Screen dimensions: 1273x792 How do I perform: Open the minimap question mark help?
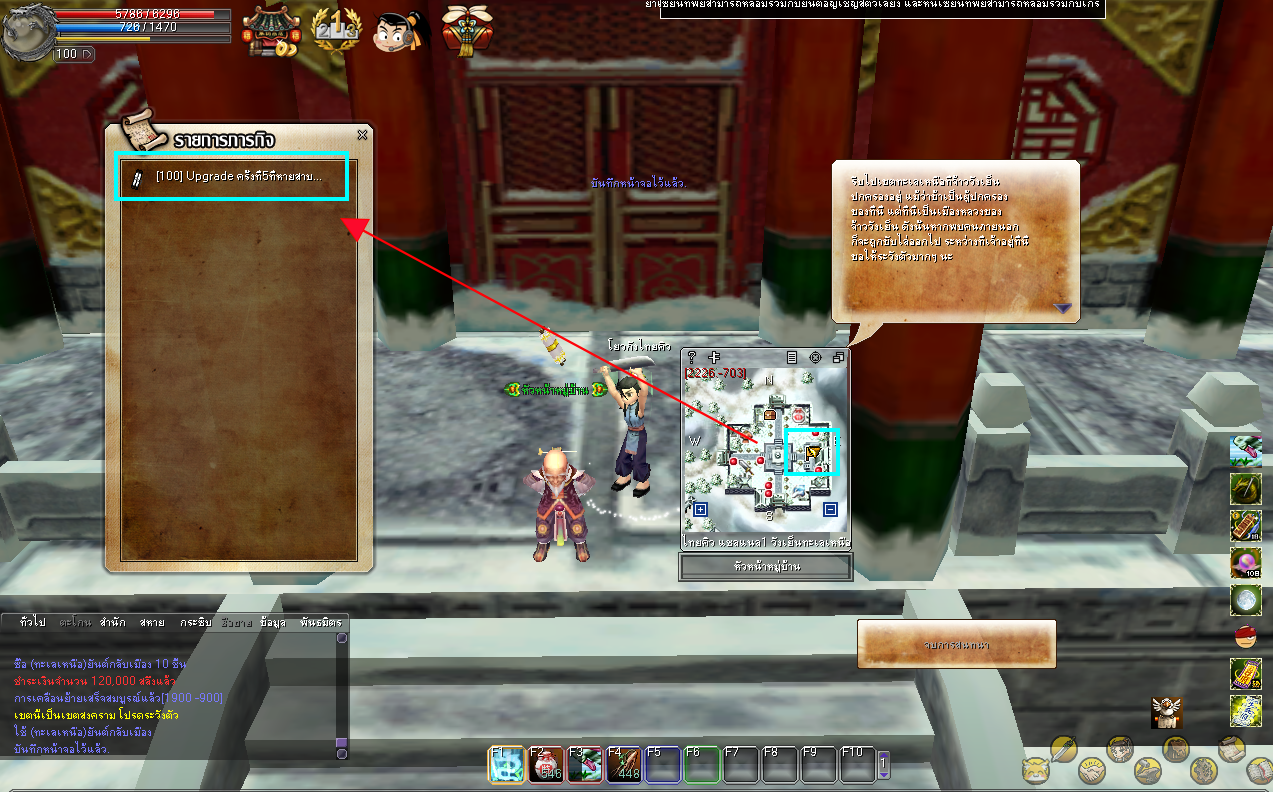click(691, 357)
